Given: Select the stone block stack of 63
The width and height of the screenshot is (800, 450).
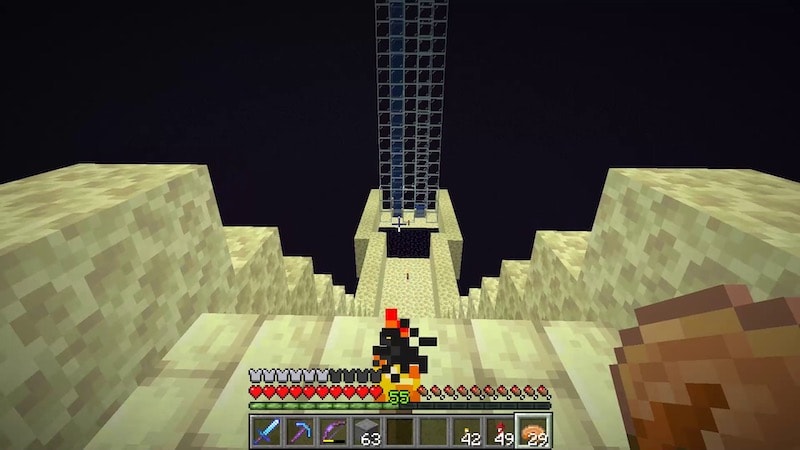Looking at the screenshot, I should [x=366, y=431].
